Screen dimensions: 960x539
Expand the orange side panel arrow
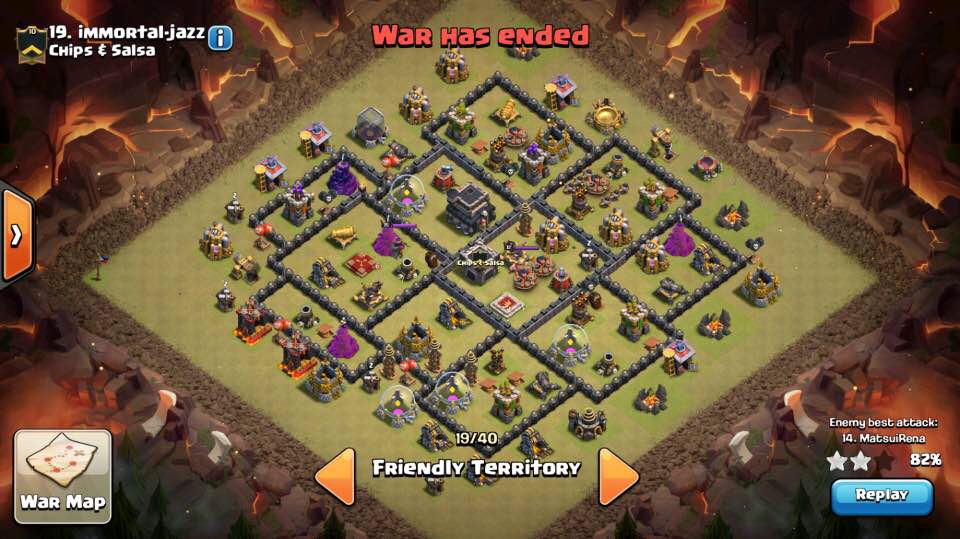pos(16,235)
